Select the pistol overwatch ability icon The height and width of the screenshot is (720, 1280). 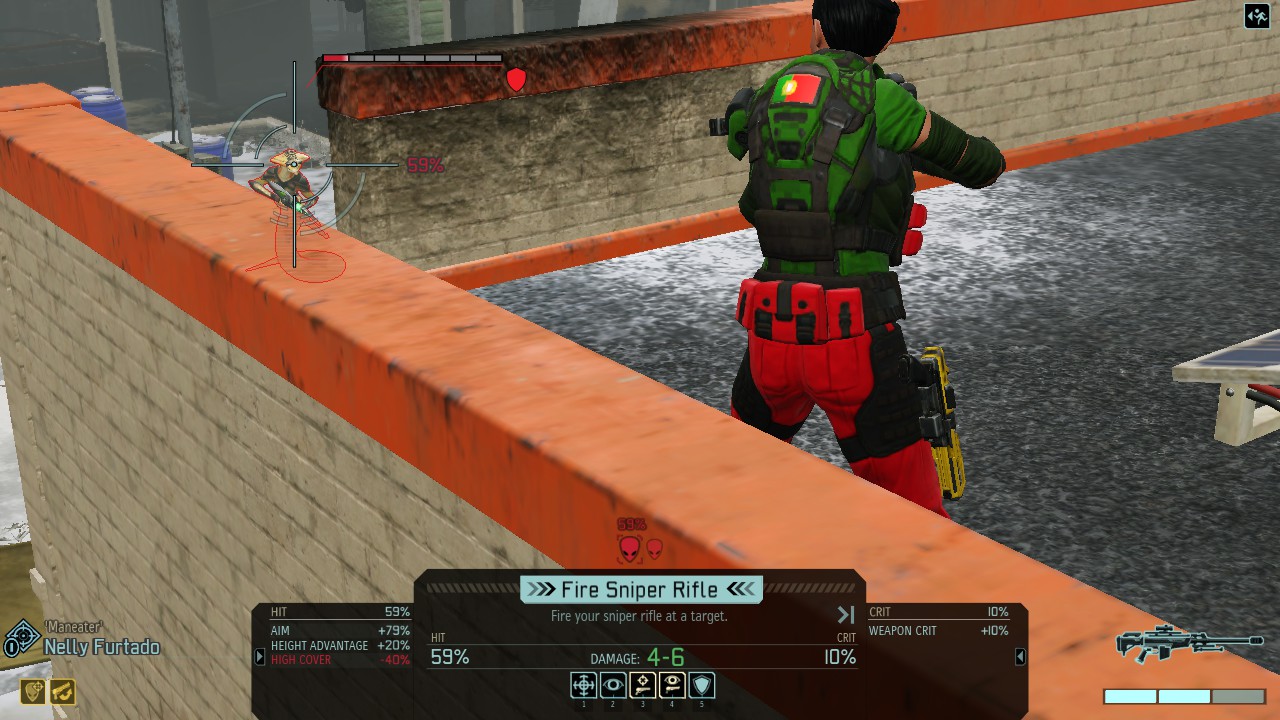pyautogui.click(x=672, y=685)
